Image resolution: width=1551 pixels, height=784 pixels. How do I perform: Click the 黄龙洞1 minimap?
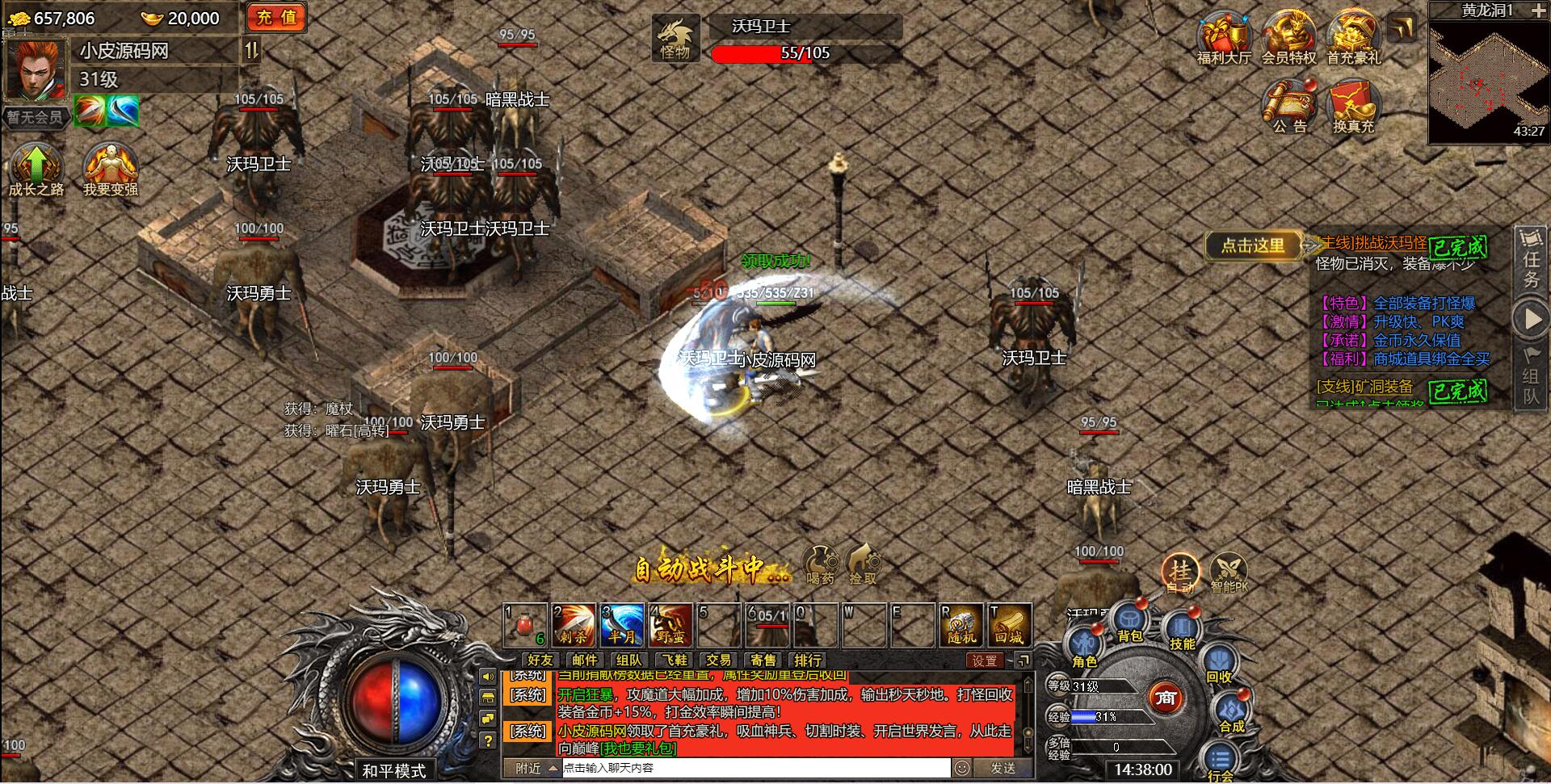(1488, 82)
